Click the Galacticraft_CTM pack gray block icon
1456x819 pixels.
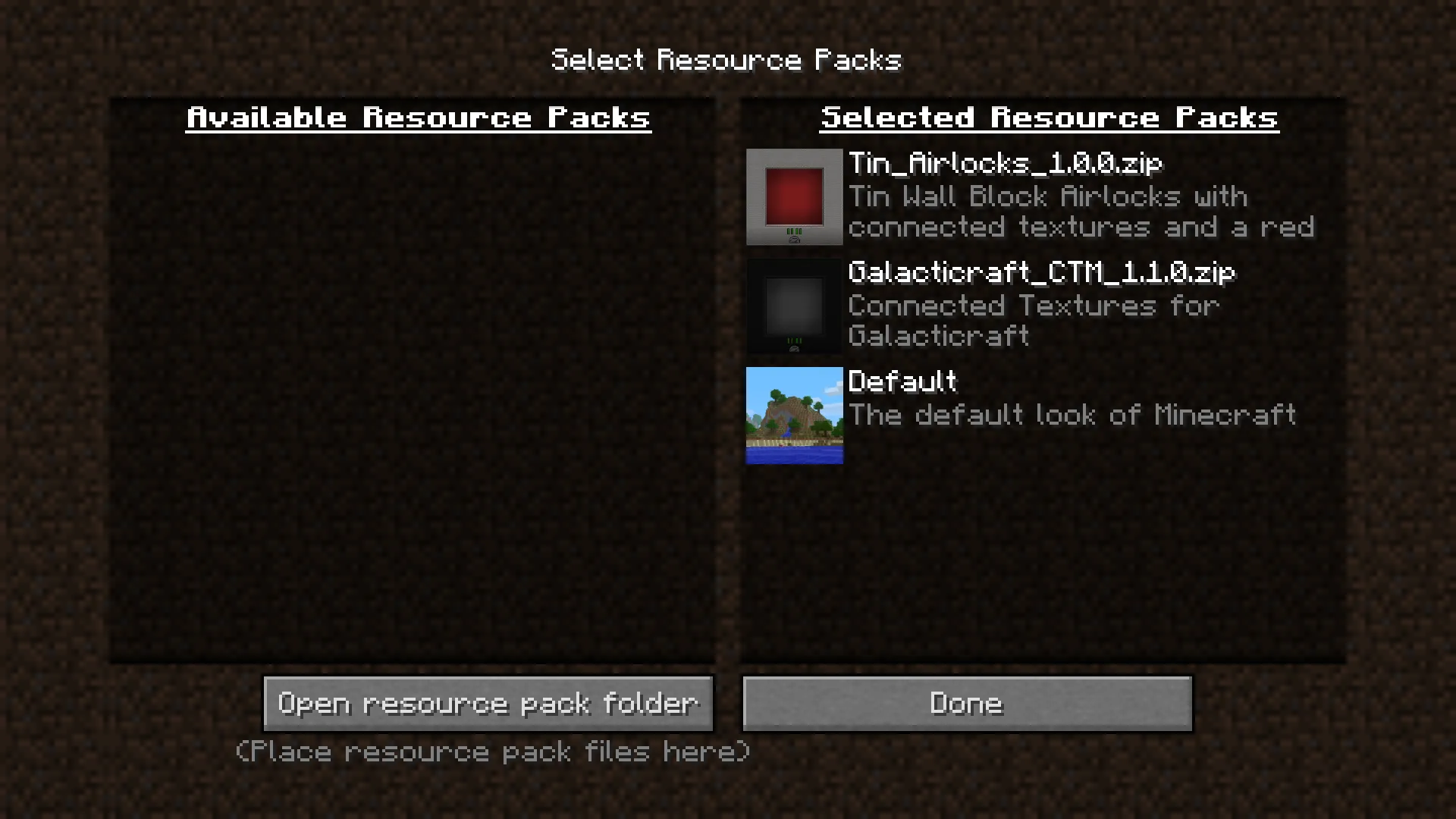coord(794,306)
